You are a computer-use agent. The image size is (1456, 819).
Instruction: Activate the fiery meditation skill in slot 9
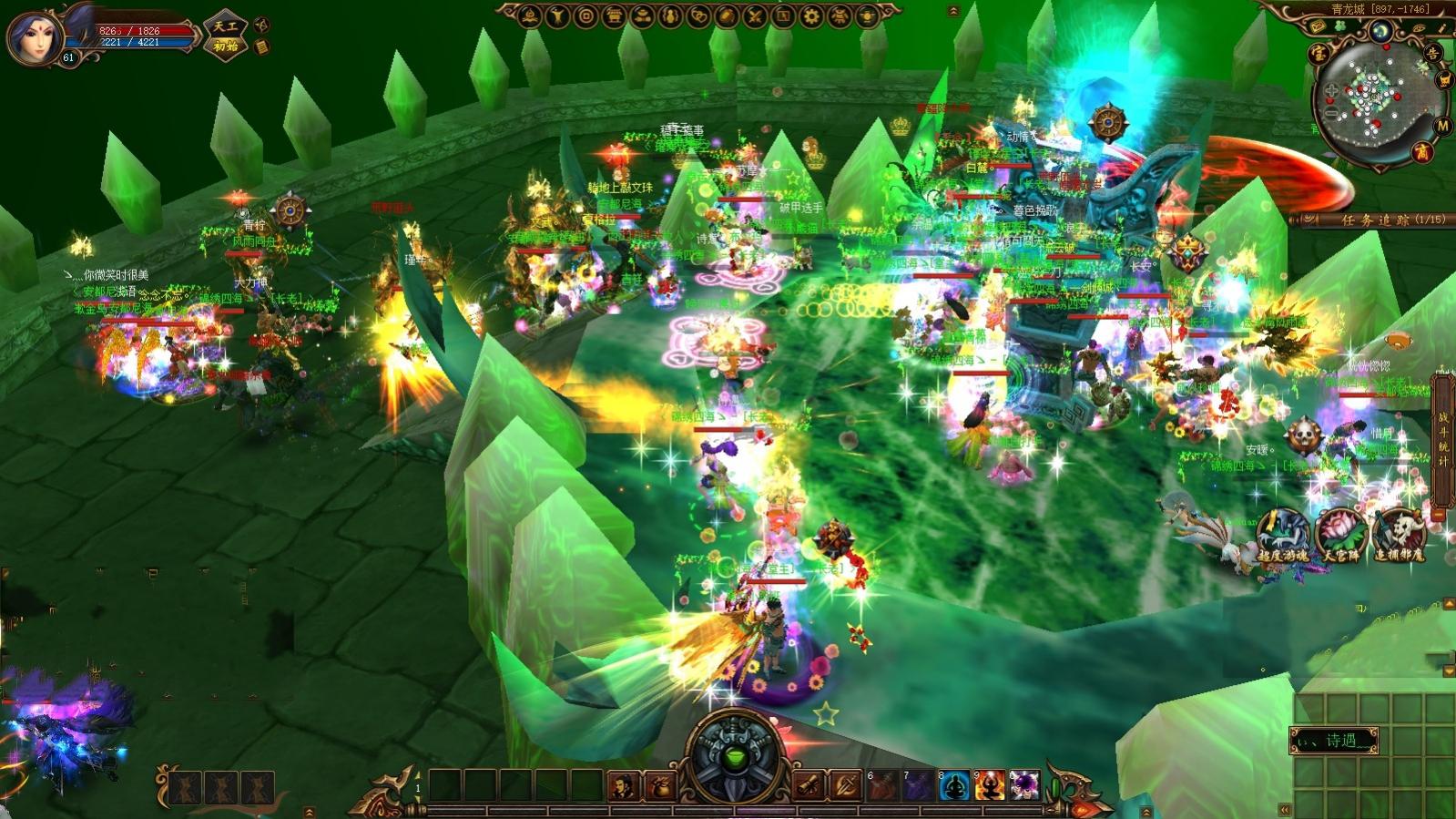click(x=989, y=785)
